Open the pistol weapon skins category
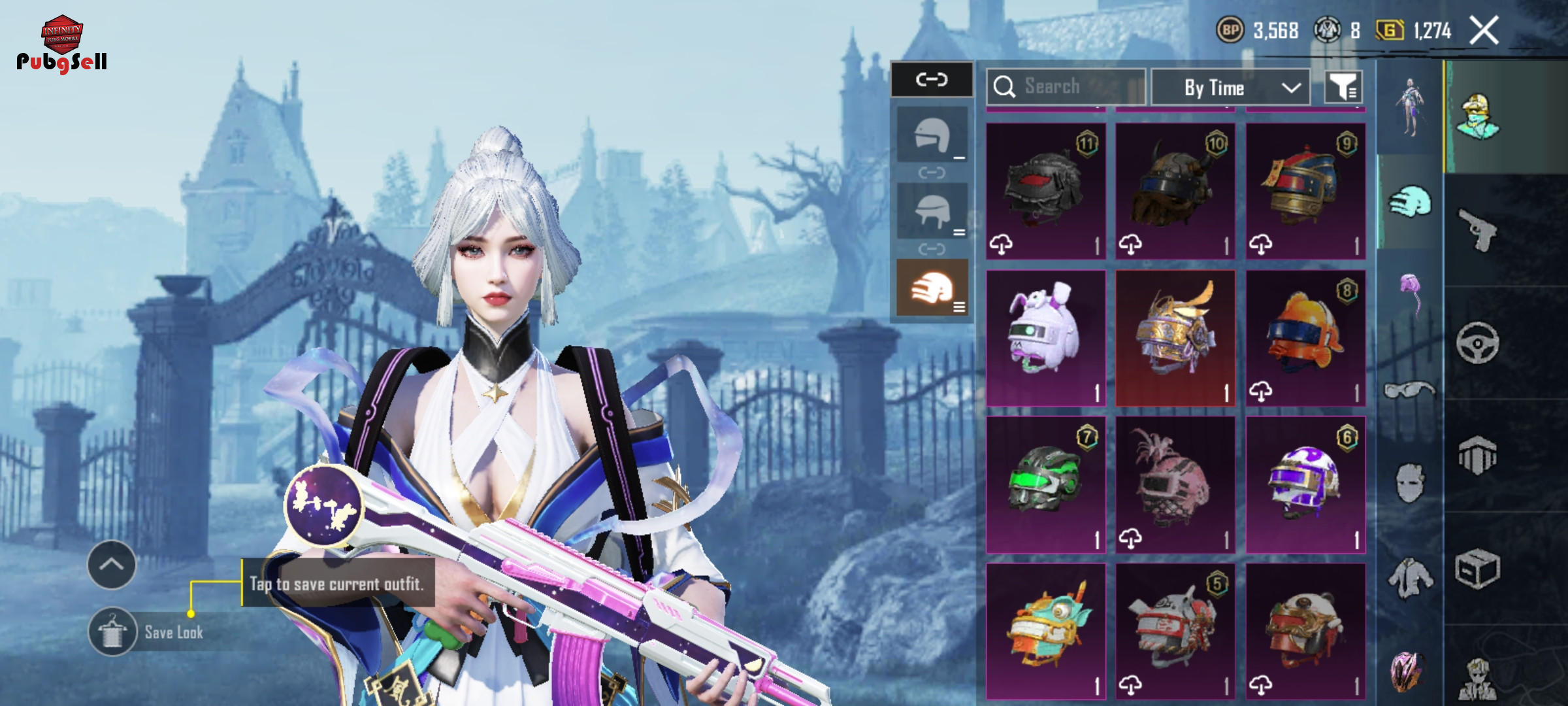 (1477, 229)
